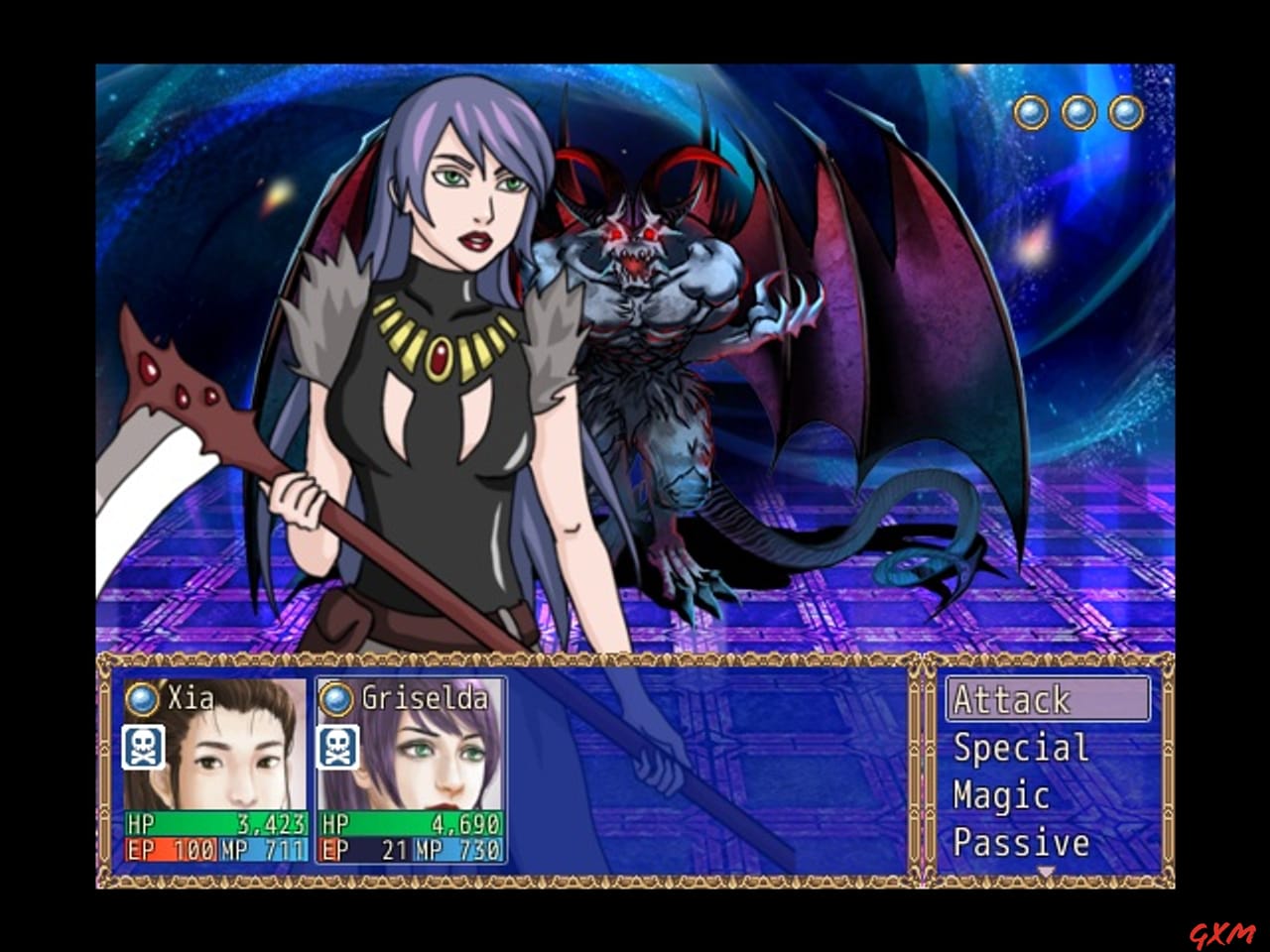Viewport: 1270px width, 952px height.
Task: Click Xia's green HP bar
Action: [211, 824]
